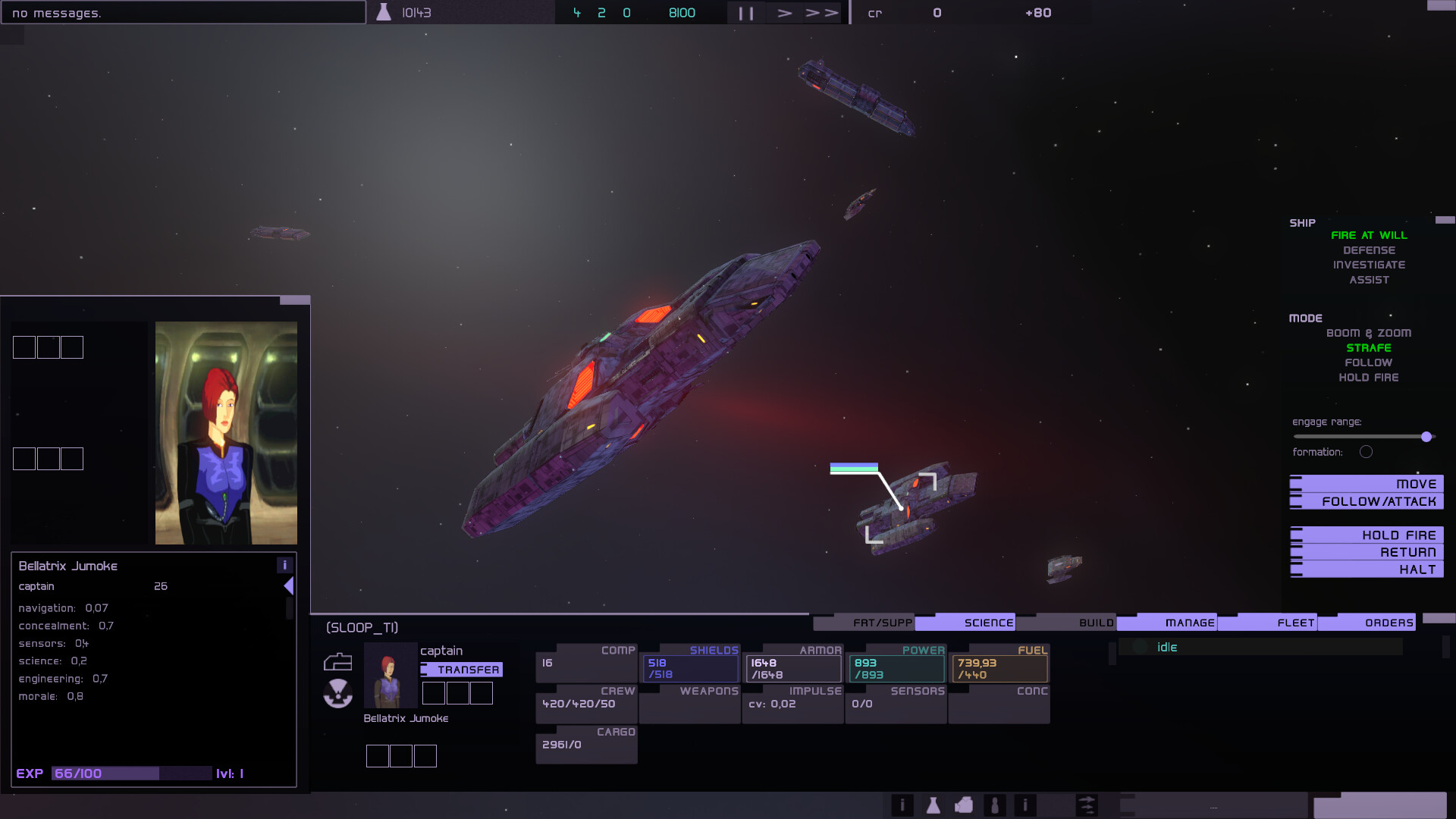Image resolution: width=1456 pixels, height=819 pixels.
Task: Open the fleet arrows icon in bottom bar
Action: pyautogui.click(x=1087, y=805)
